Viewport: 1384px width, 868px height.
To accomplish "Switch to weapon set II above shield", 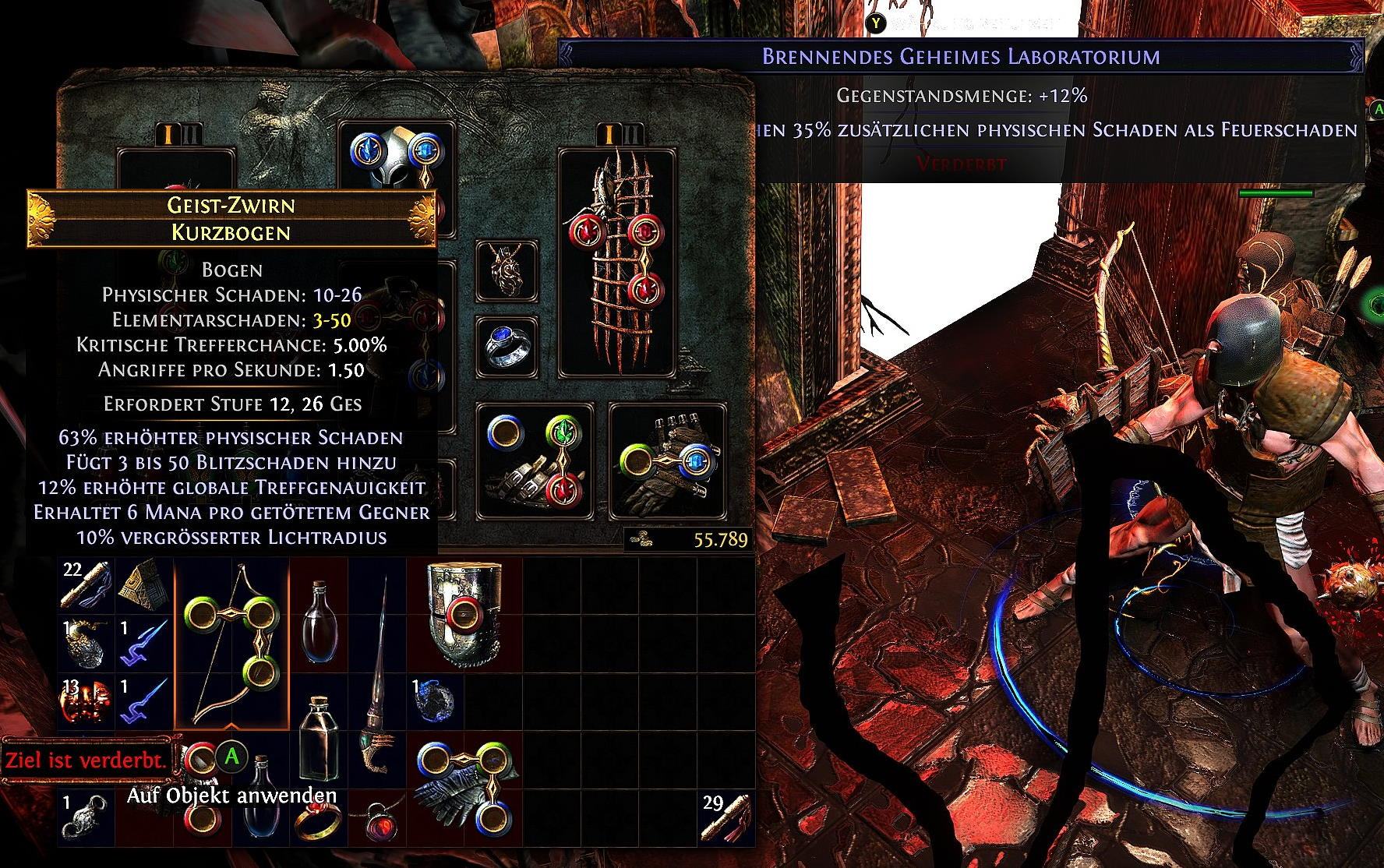I will click(636, 135).
